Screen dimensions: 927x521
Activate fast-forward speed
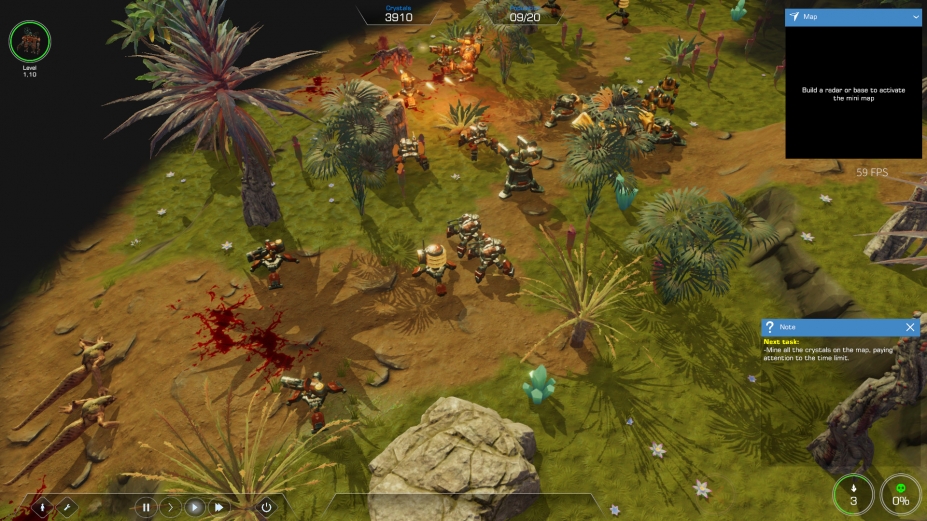click(219, 507)
